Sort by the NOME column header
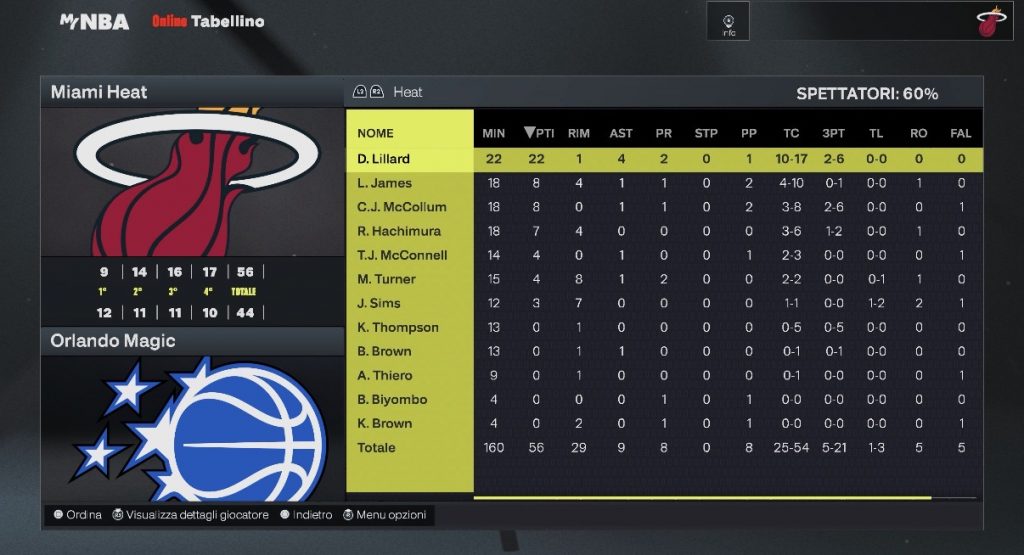Screen dimensions: 1024x555 [376, 133]
